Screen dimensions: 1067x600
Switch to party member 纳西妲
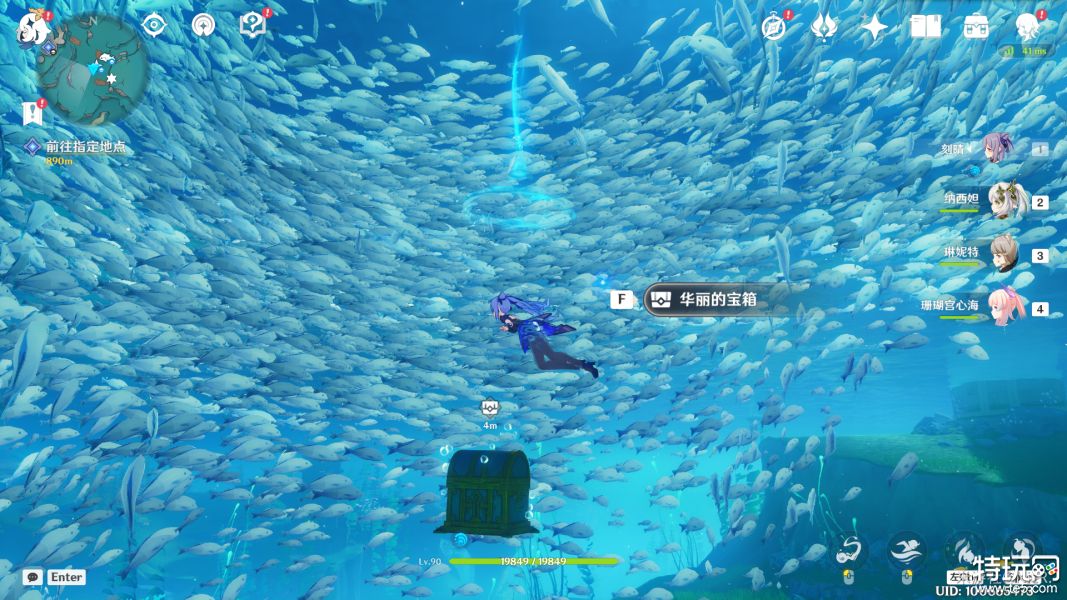pyautogui.click(x=1003, y=202)
